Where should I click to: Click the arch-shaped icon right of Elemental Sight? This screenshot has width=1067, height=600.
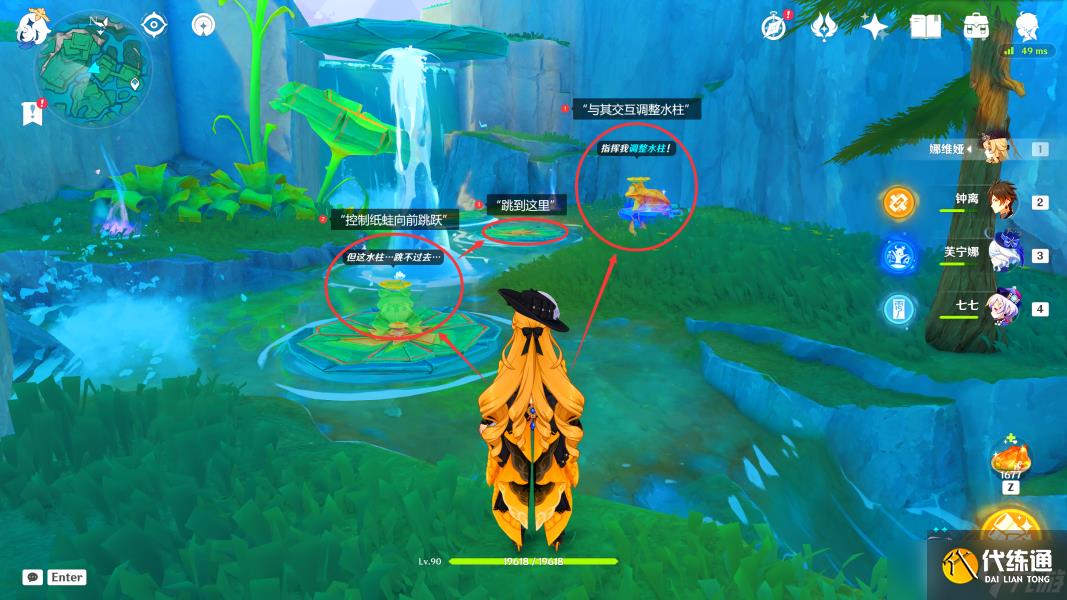coord(203,24)
